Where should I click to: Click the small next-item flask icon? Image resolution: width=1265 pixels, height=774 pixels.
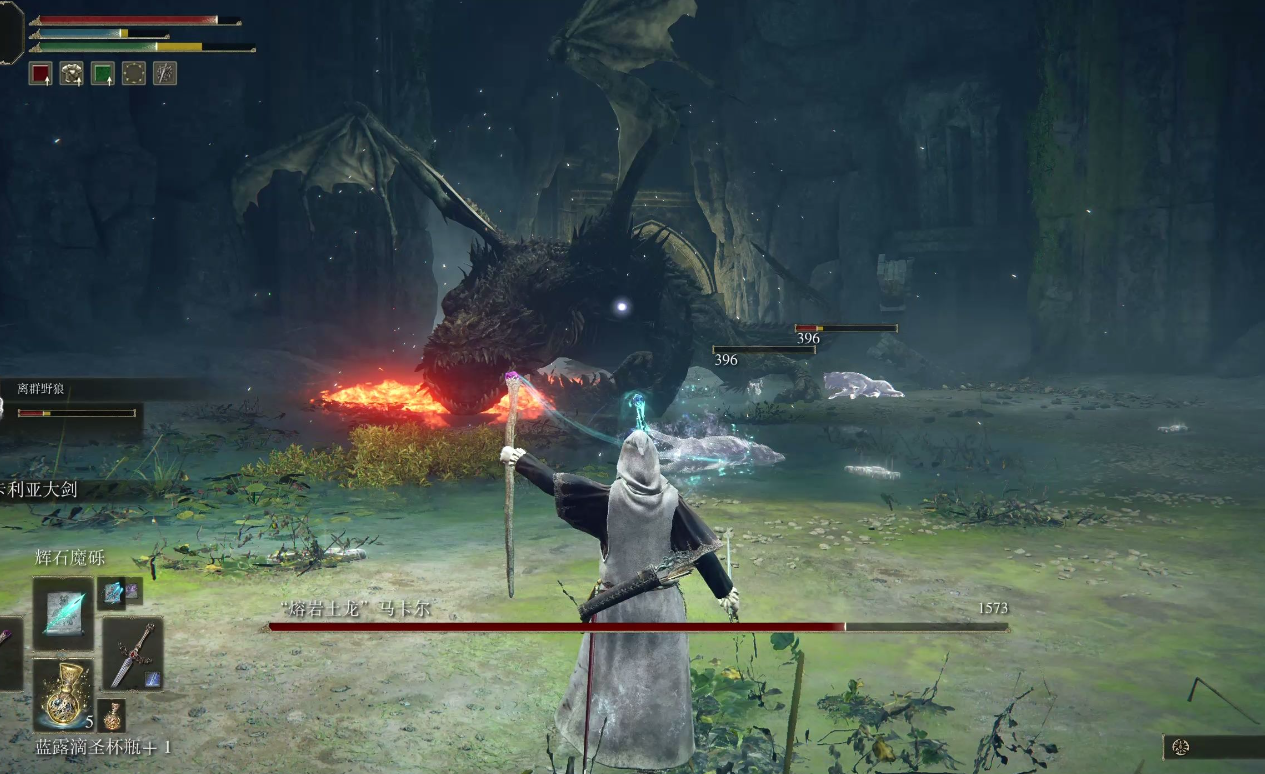(114, 714)
